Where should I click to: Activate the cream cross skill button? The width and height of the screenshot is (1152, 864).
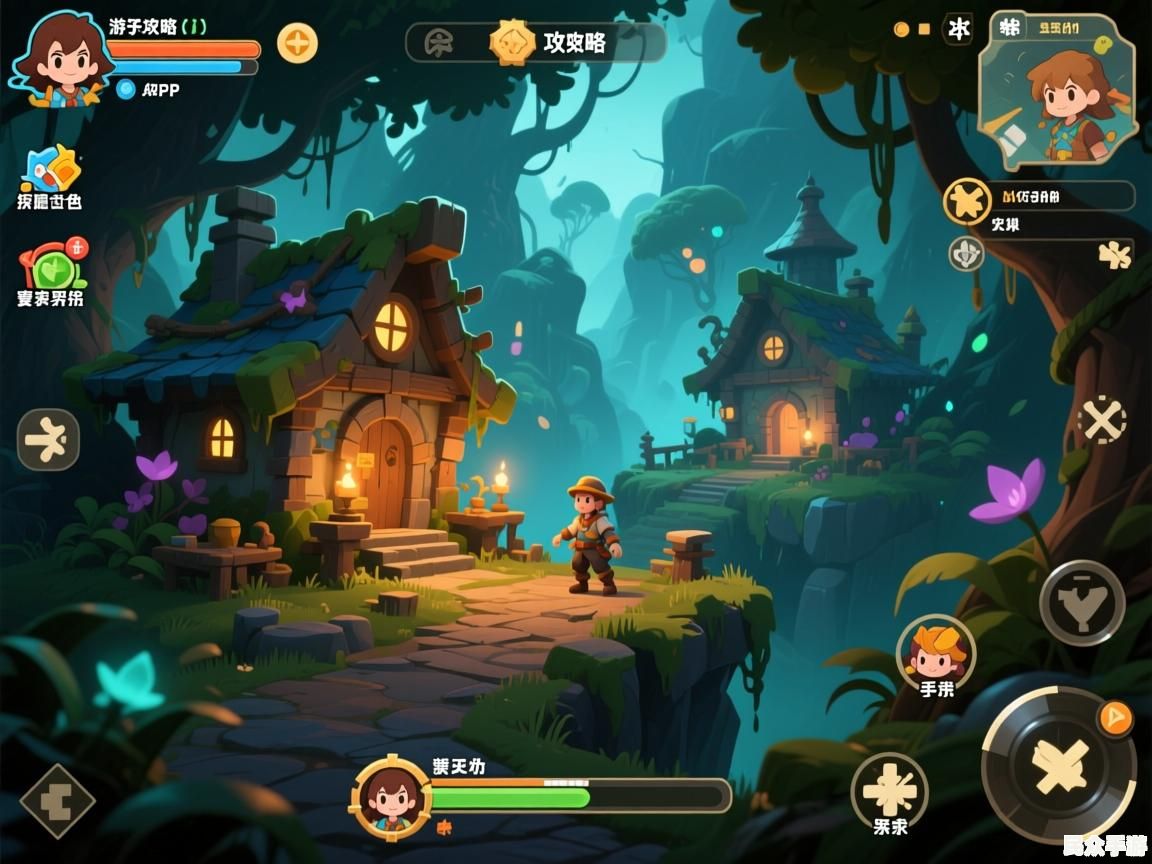(x=889, y=790)
